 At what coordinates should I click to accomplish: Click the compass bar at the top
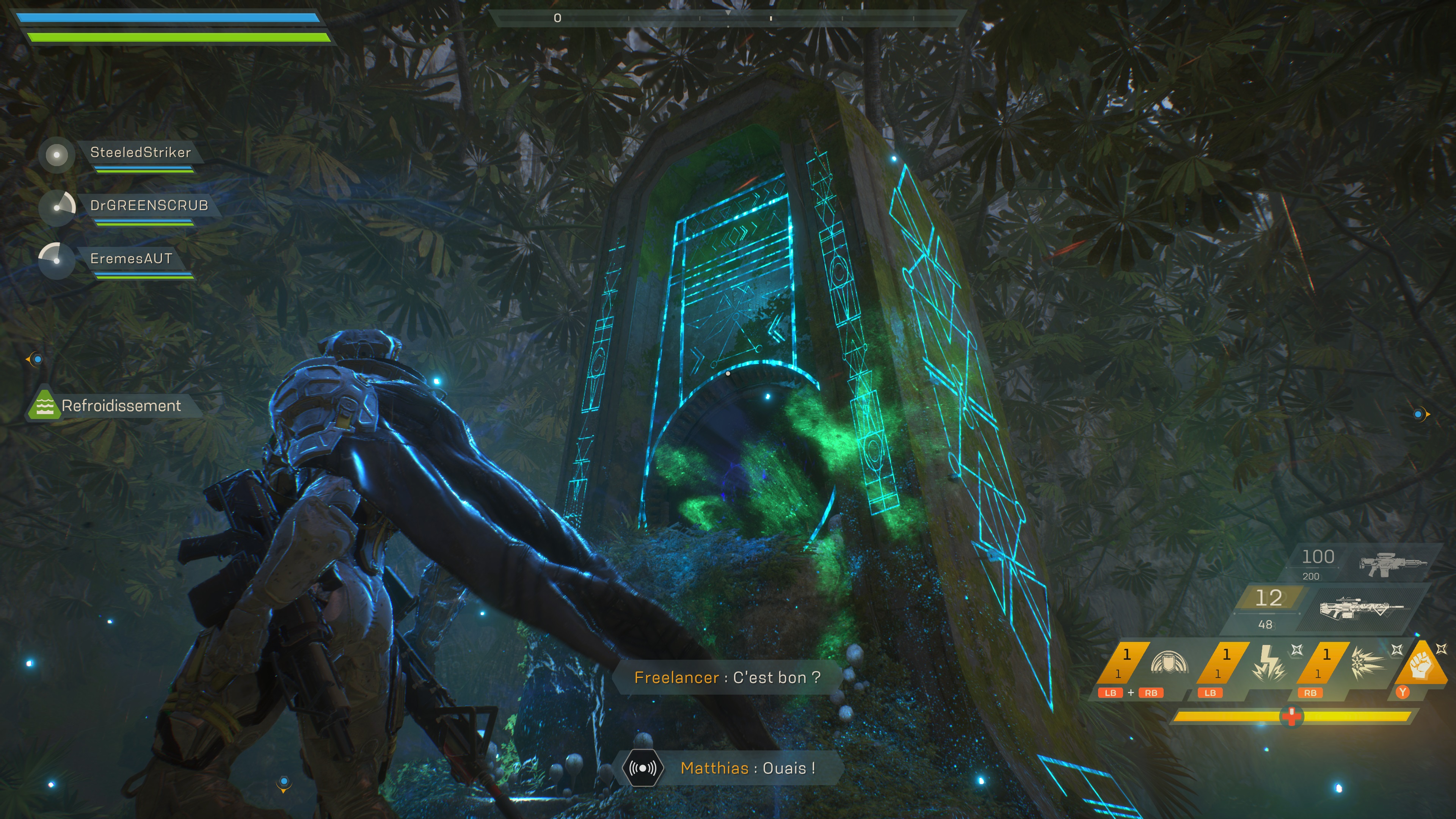click(x=728, y=18)
